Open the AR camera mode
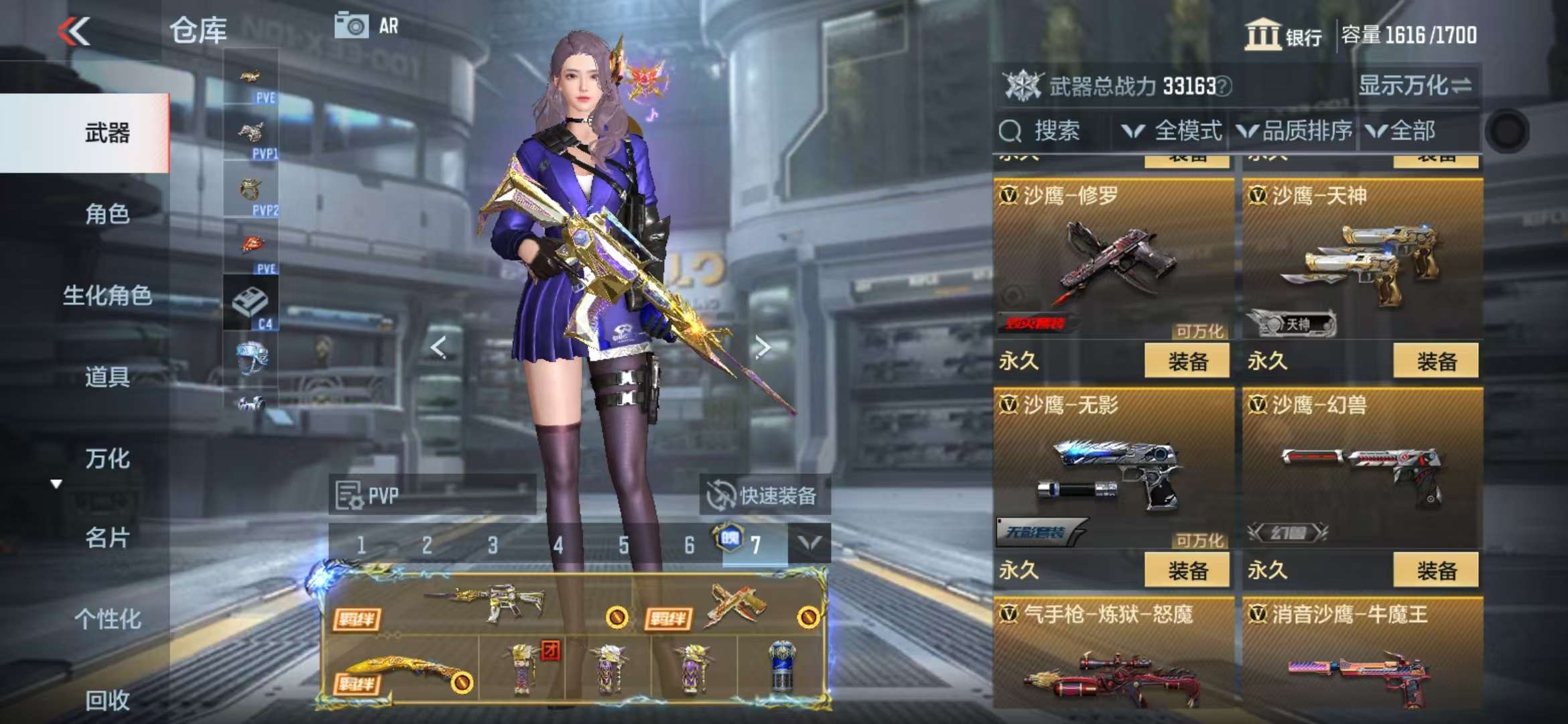The height and width of the screenshot is (724, 1568). (x=367, y=26)
